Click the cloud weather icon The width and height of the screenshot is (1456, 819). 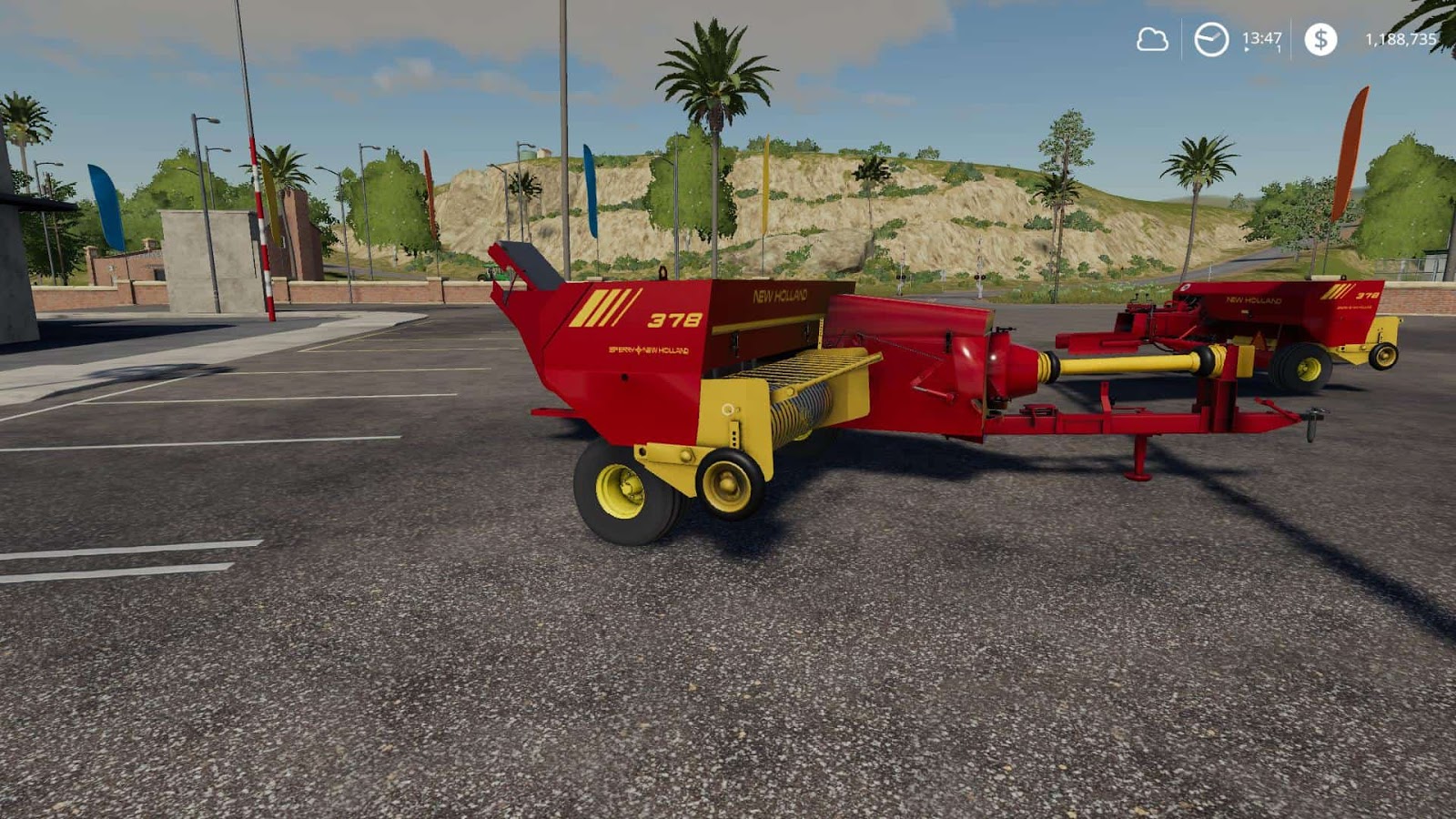[1151, 40]
